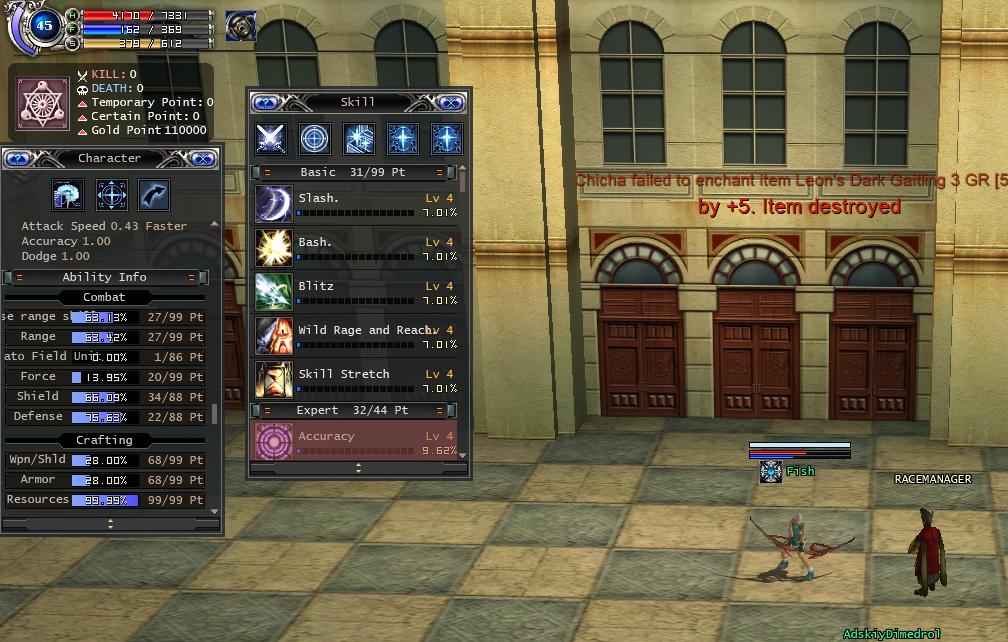Select the circular target skill tab
1008x642 pixels.
[315, 139]
